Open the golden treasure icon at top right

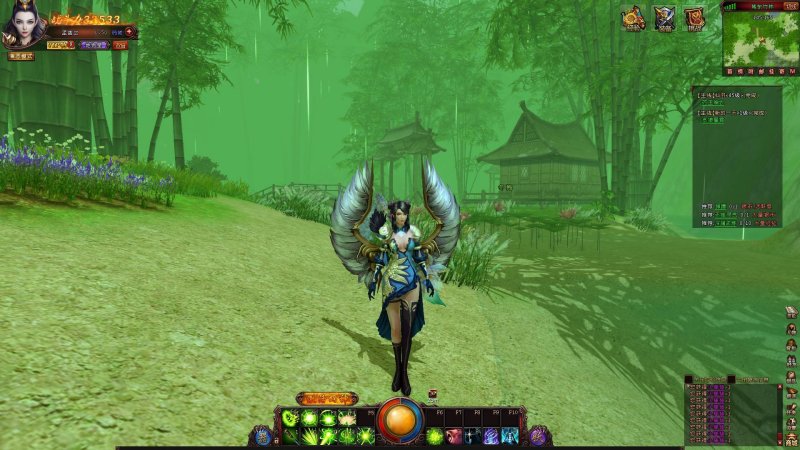[x=633, y=17]
